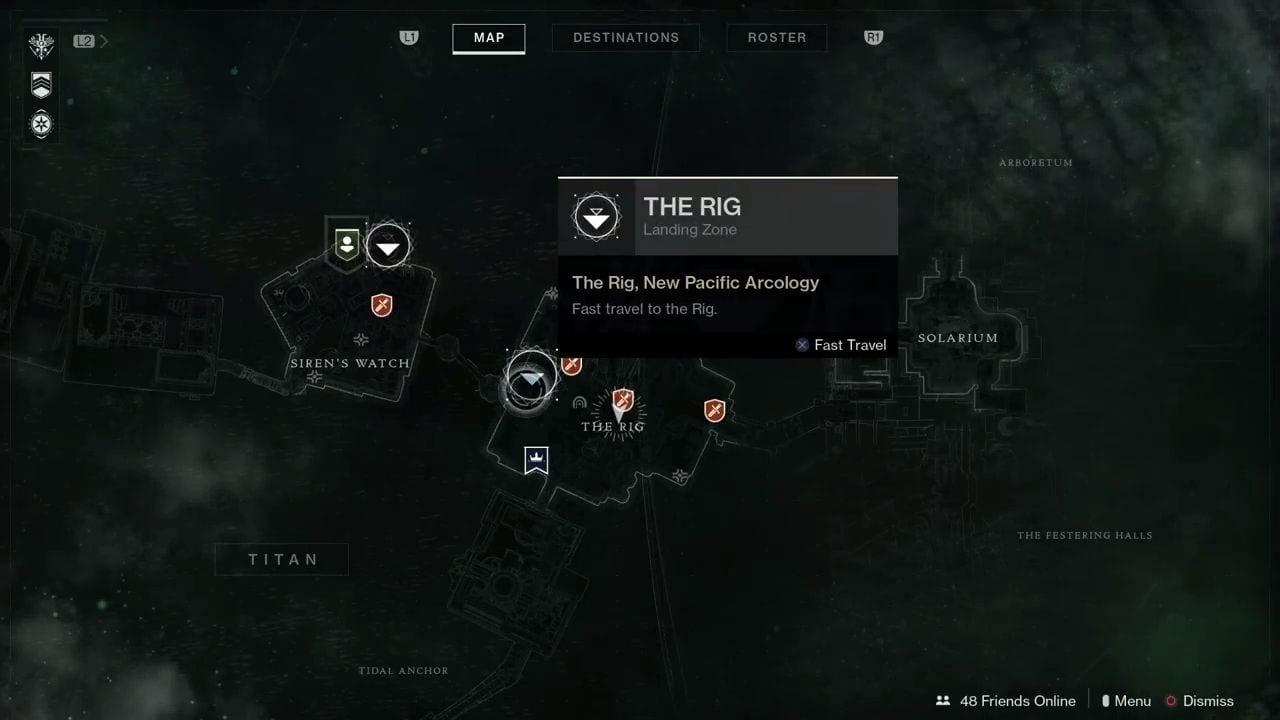
Task: Open the star medallion icon in the sidebar
Action: tap(41, 125)
